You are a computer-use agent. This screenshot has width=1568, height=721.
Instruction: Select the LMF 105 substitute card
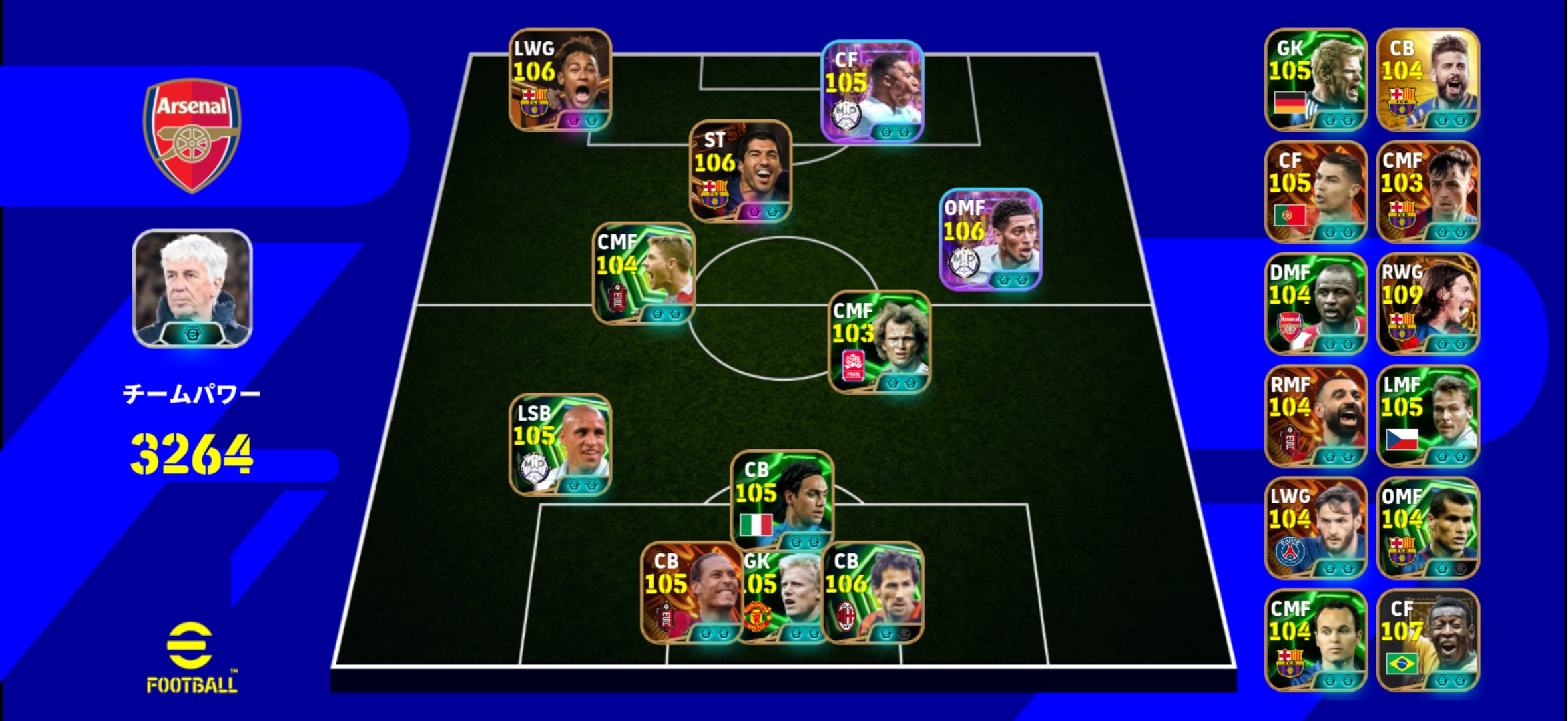click(x=1428, y=416)
